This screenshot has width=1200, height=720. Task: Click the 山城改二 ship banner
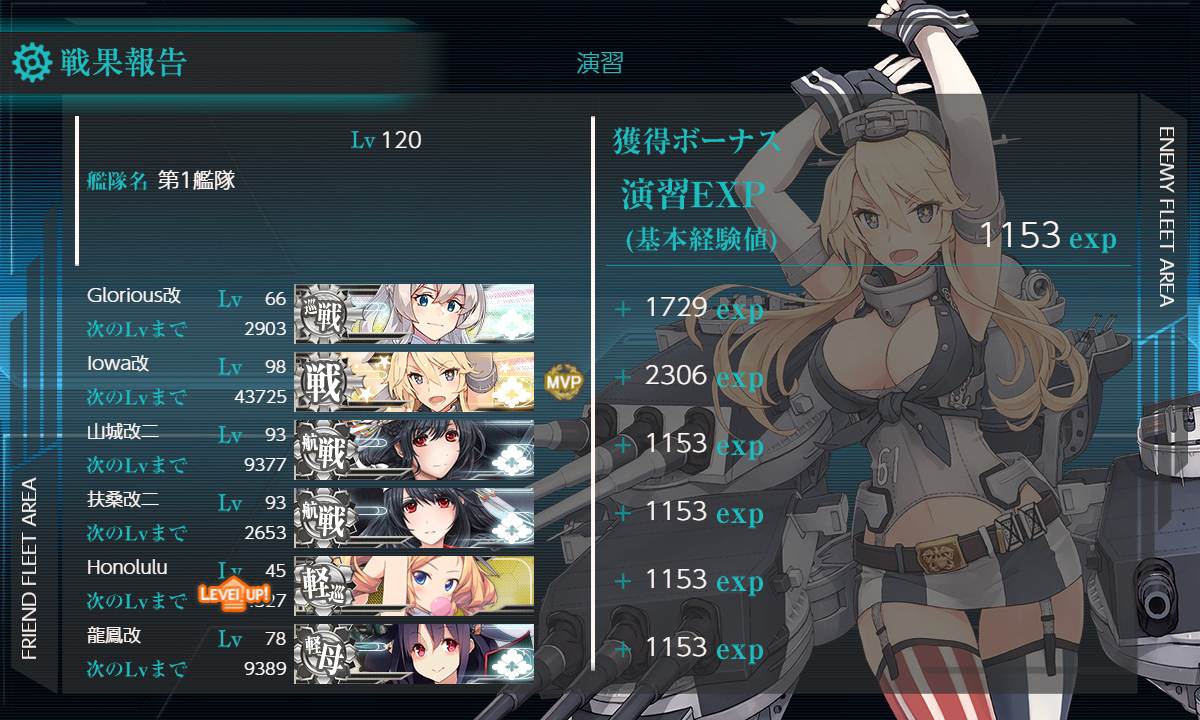[414, 449]
